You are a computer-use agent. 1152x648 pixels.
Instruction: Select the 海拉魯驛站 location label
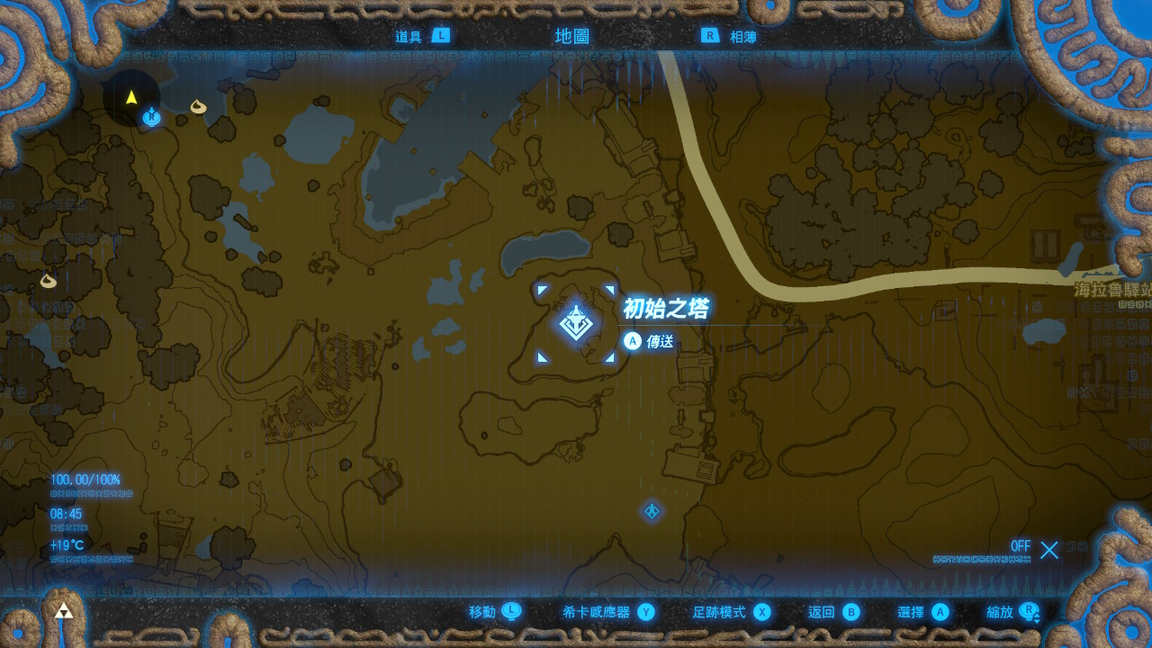coord(1112,290)
